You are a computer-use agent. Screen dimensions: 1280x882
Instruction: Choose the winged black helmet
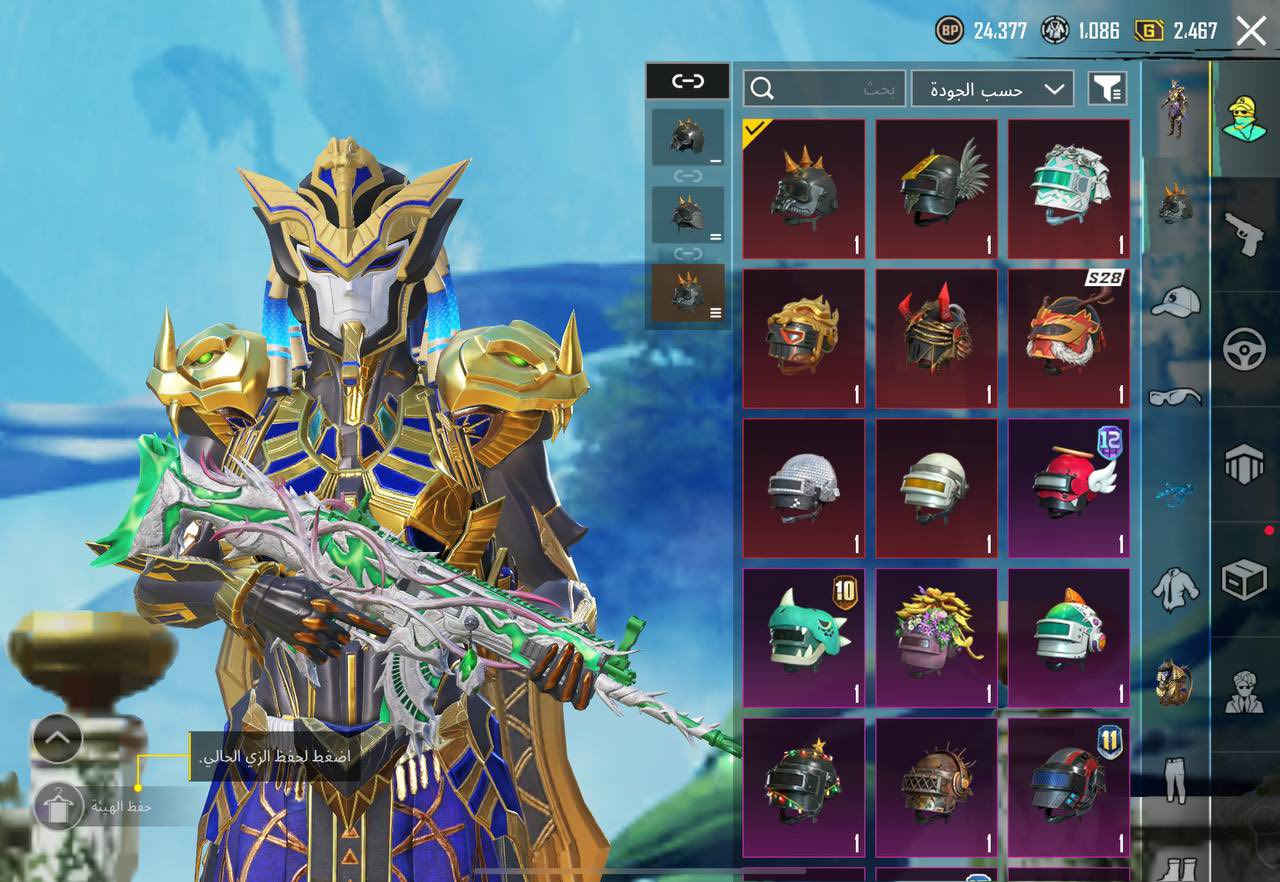[x=937, y=190]
